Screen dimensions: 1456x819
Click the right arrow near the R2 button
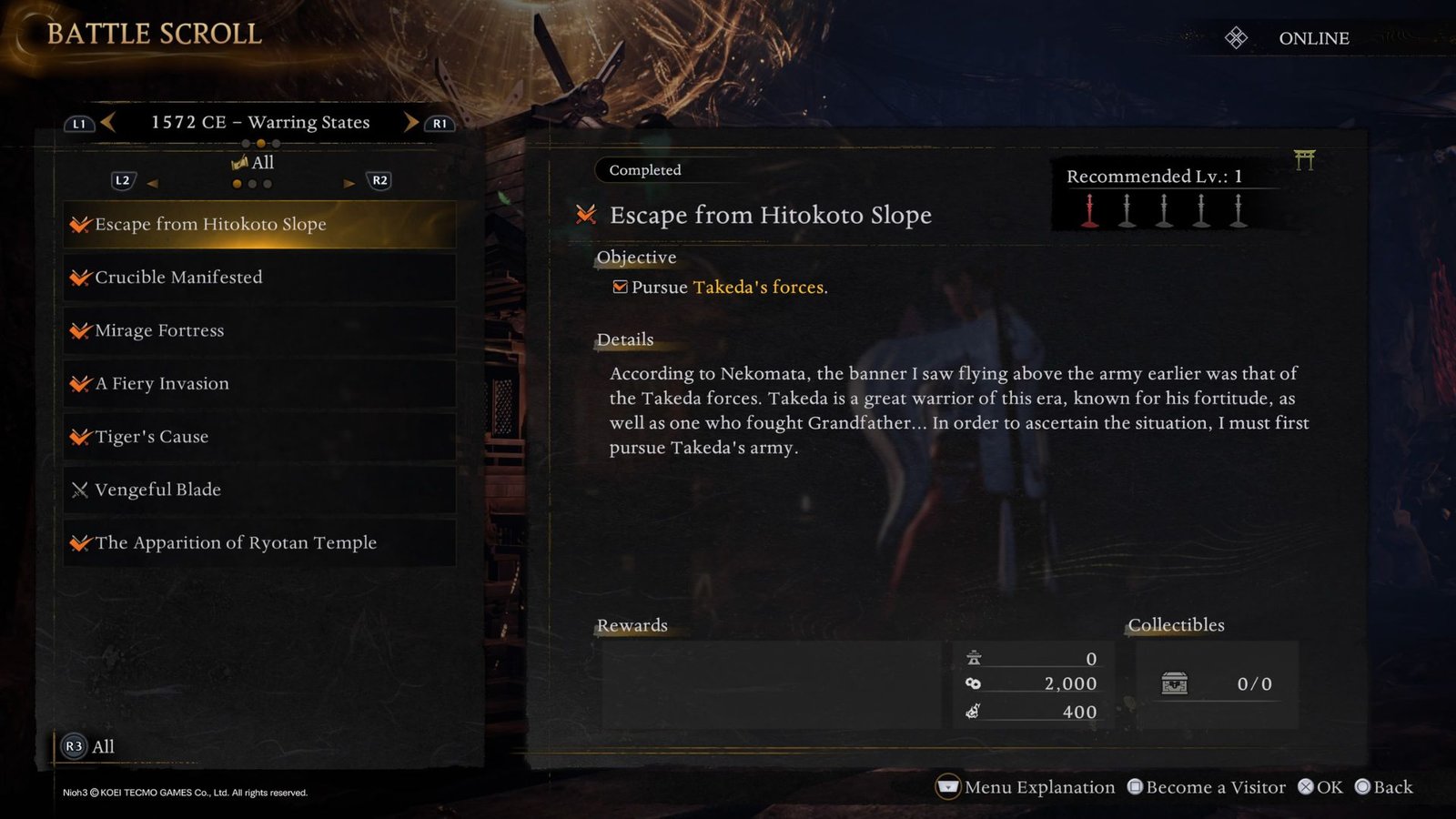pyautogui.click(x=349, y=183)
